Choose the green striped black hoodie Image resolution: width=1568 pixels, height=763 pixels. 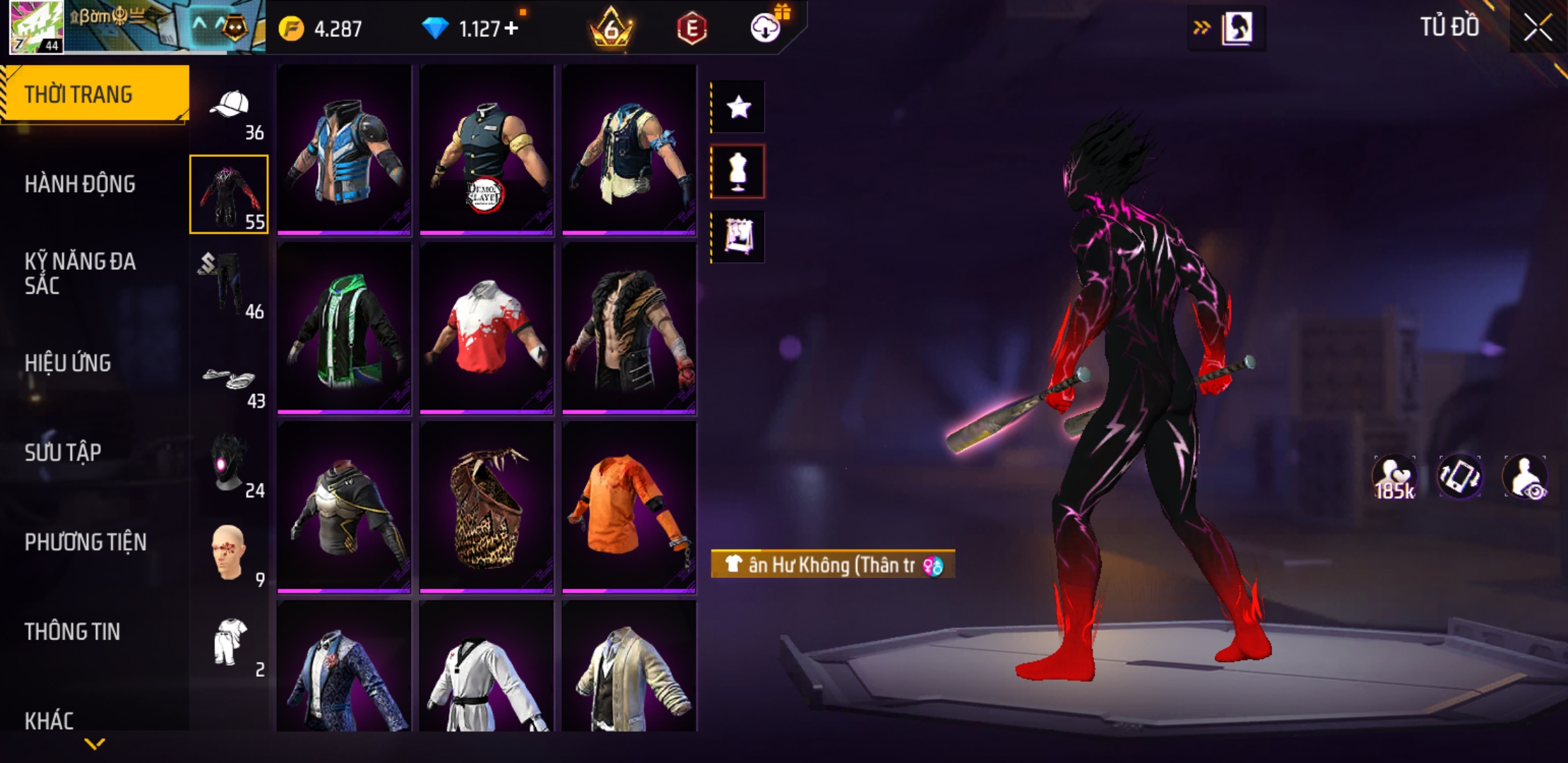pos(344,328)
